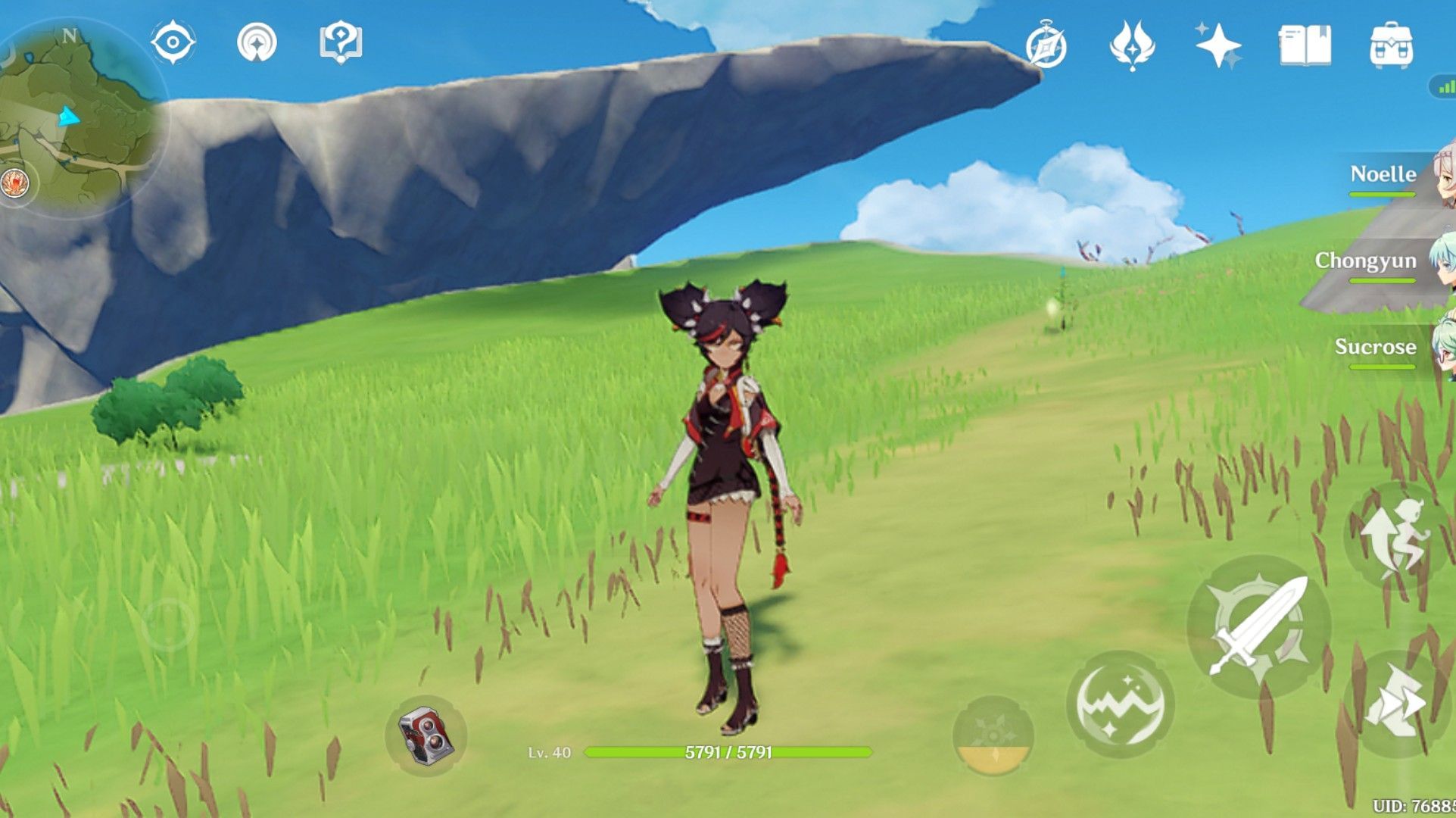Open the tutorial question mark icon
The width and height of the screenshot is (1456, 818).
tap(341, 42)
